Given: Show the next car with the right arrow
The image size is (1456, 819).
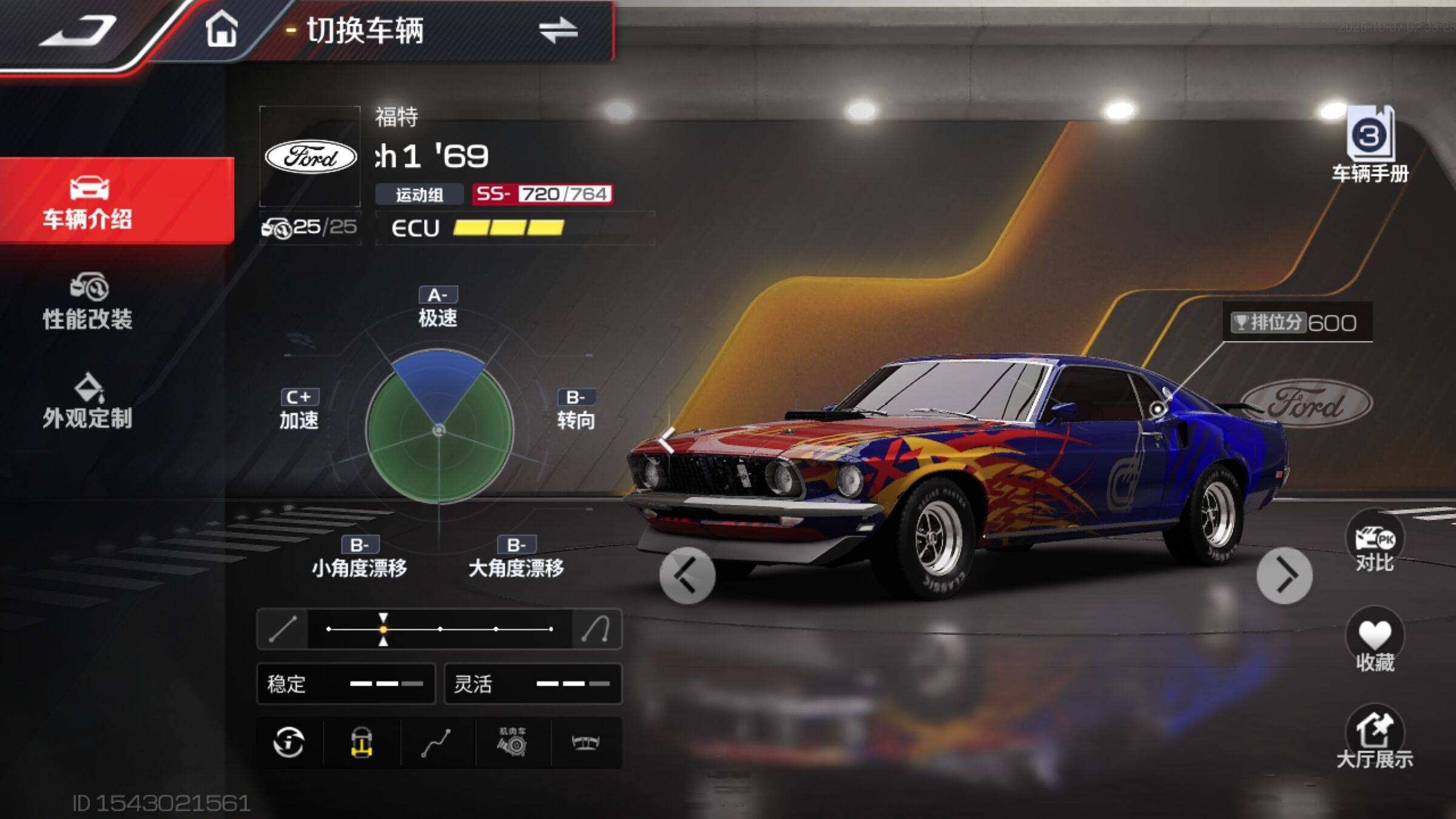Looking at the screenshot, I should (x=1284, y=575).
